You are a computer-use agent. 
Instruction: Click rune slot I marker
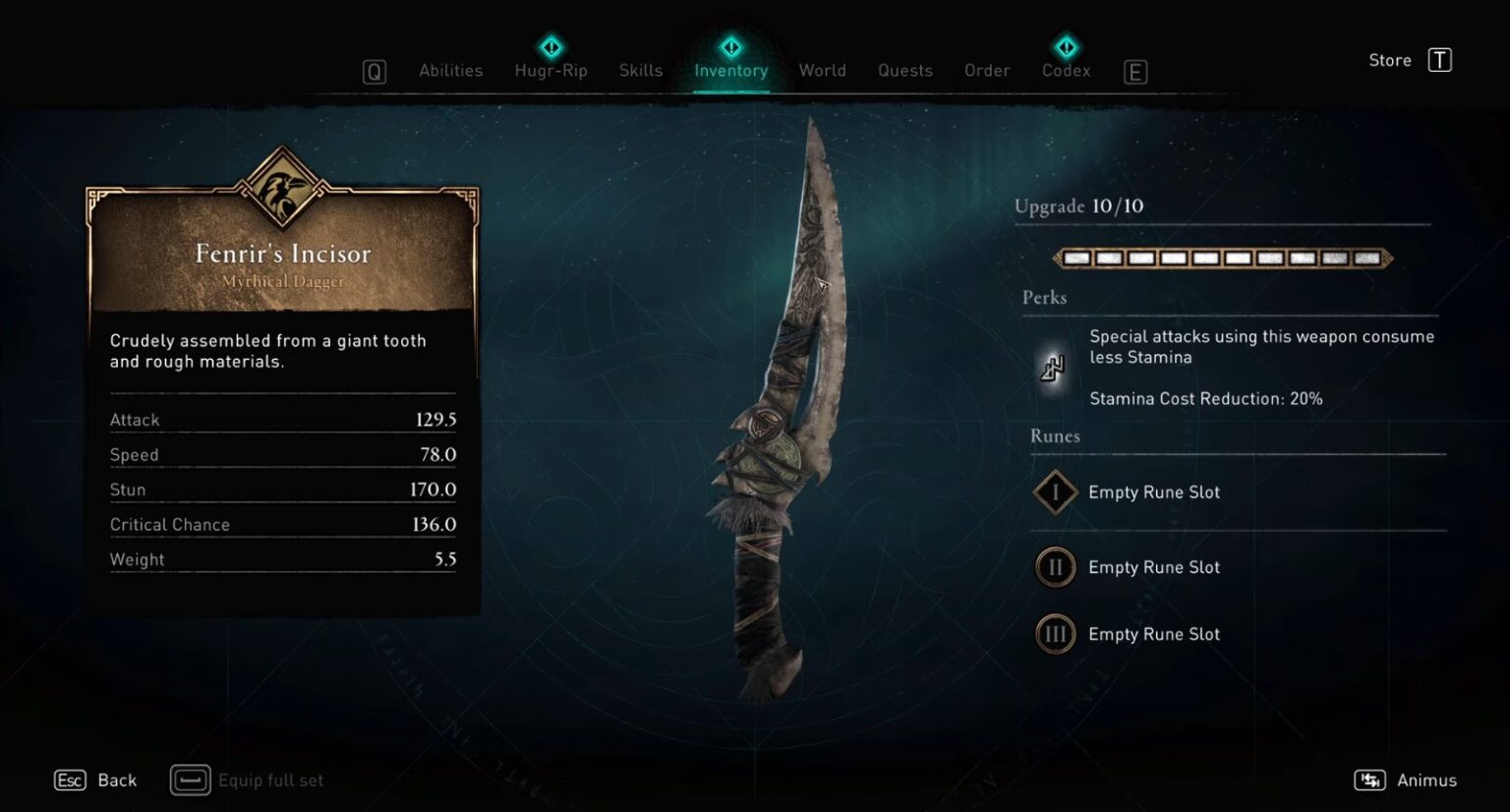coord(1054,493)
